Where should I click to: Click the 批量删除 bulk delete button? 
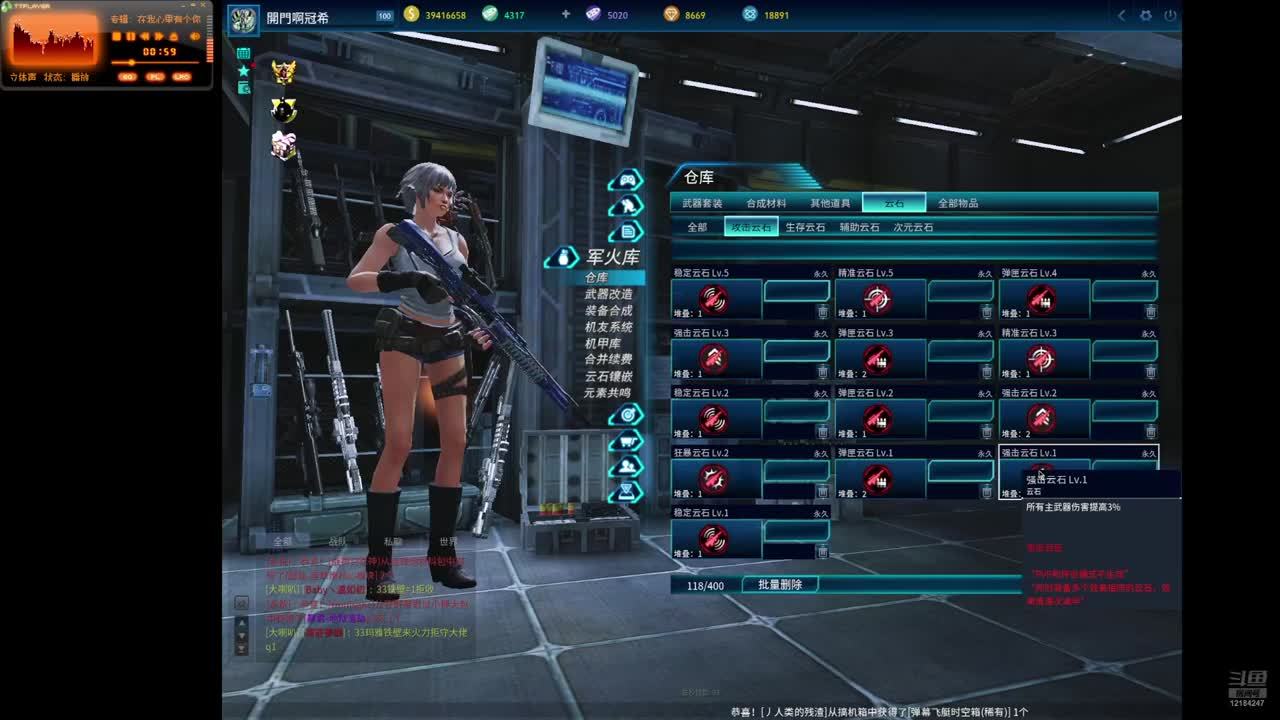[780, 584]
